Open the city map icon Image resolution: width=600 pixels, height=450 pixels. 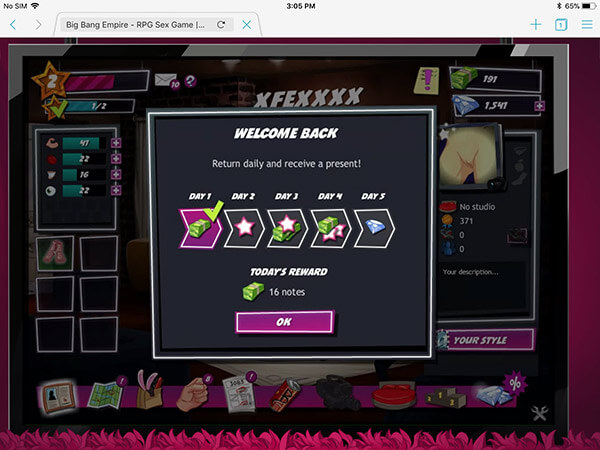click(104, 394)
